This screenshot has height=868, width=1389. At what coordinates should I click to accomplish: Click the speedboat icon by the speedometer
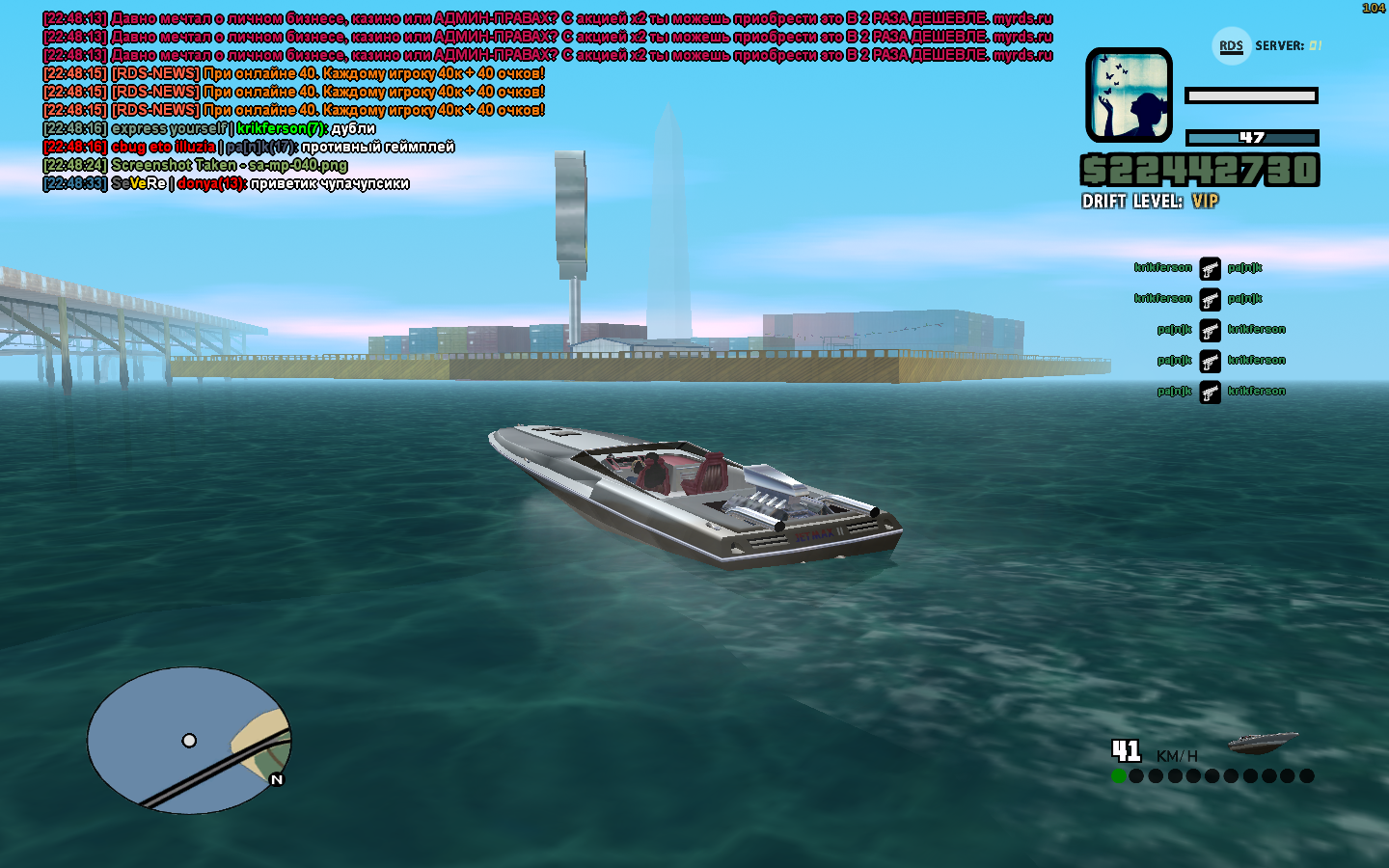click(1262, 741)
